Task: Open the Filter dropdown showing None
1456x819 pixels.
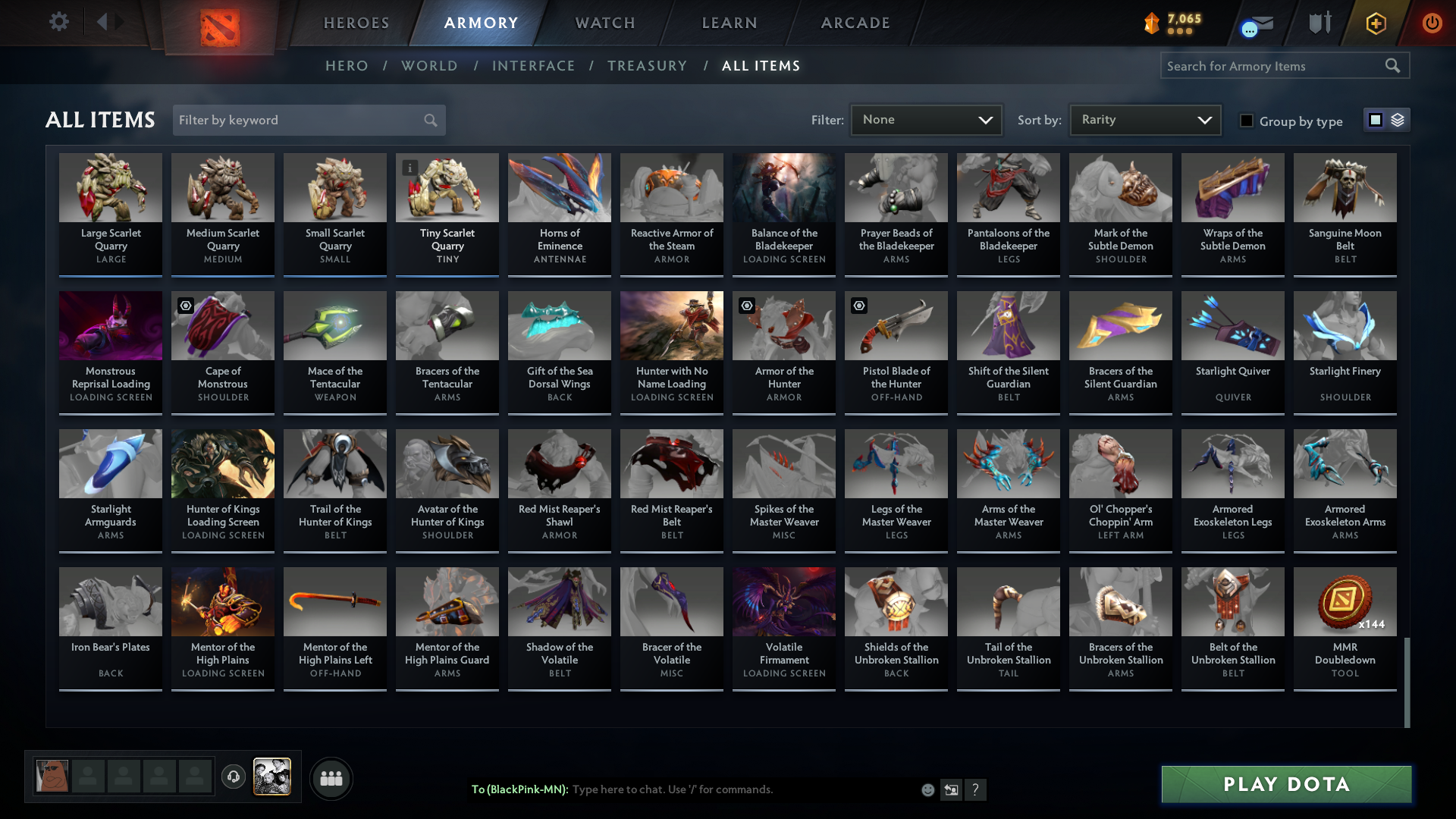Action: point(925,119)
